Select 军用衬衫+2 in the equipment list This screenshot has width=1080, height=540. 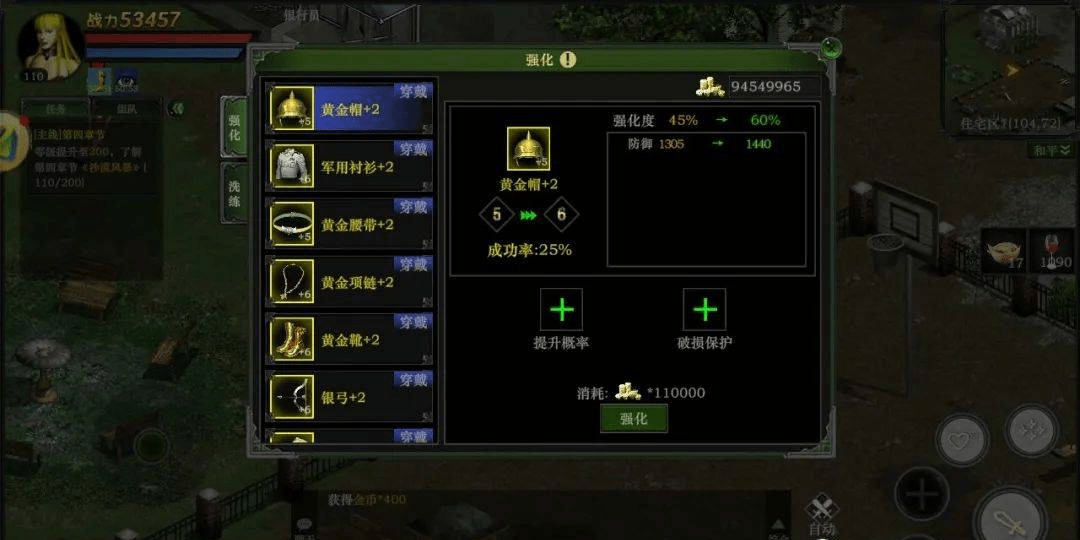click(x=350, y=166)
